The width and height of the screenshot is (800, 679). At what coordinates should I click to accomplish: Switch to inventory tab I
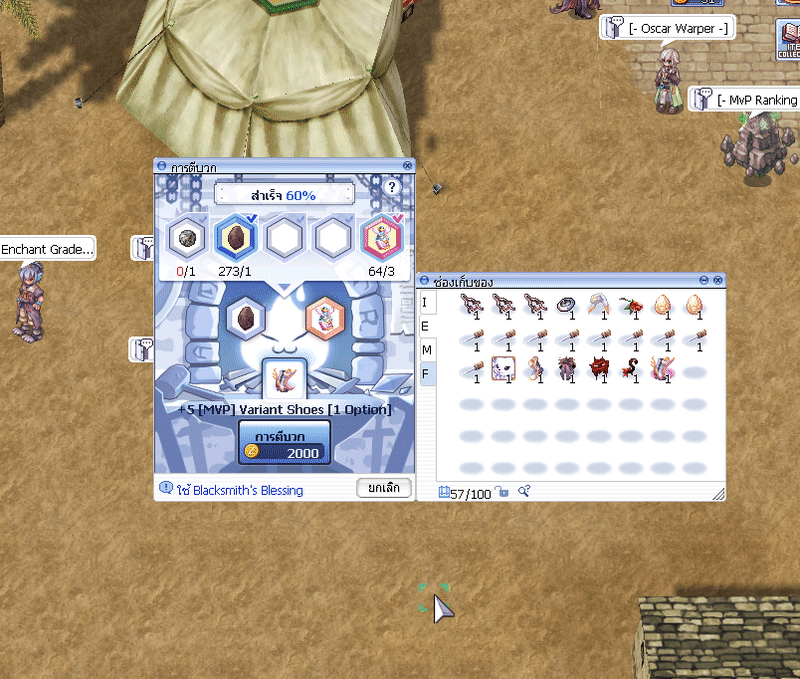point(425,302)
